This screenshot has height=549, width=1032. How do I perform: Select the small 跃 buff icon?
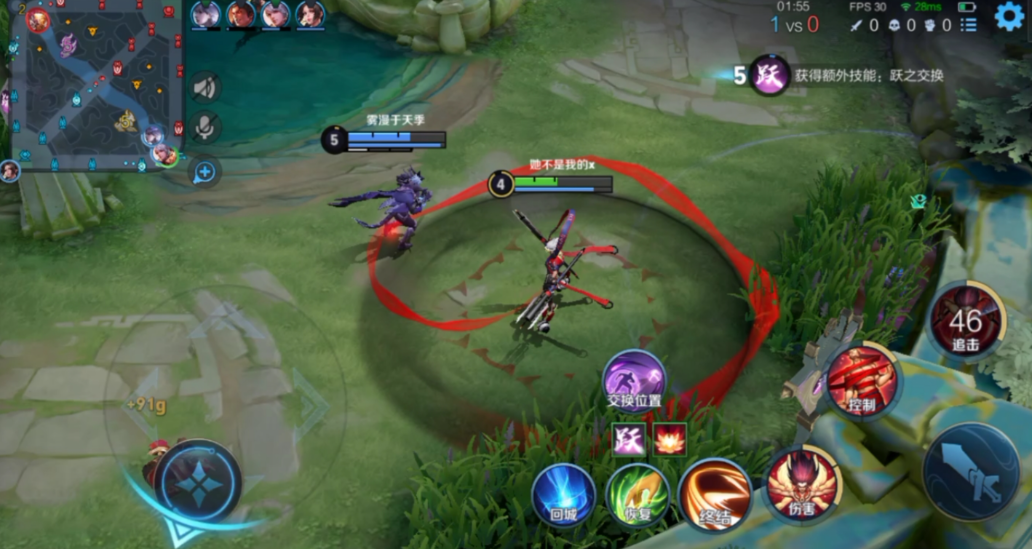(629, 440)
